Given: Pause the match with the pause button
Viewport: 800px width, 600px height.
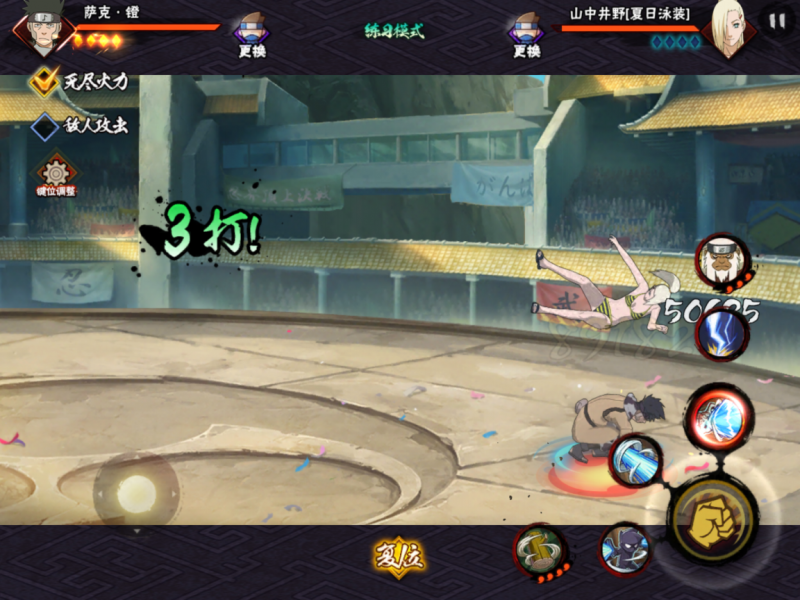Looking at the screenshot, I should 776,21.
